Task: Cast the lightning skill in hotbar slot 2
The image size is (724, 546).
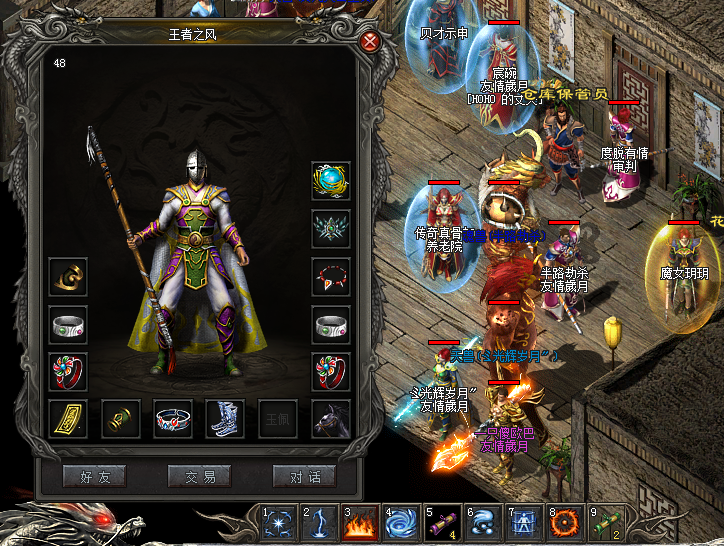Action: pos(319,523)
